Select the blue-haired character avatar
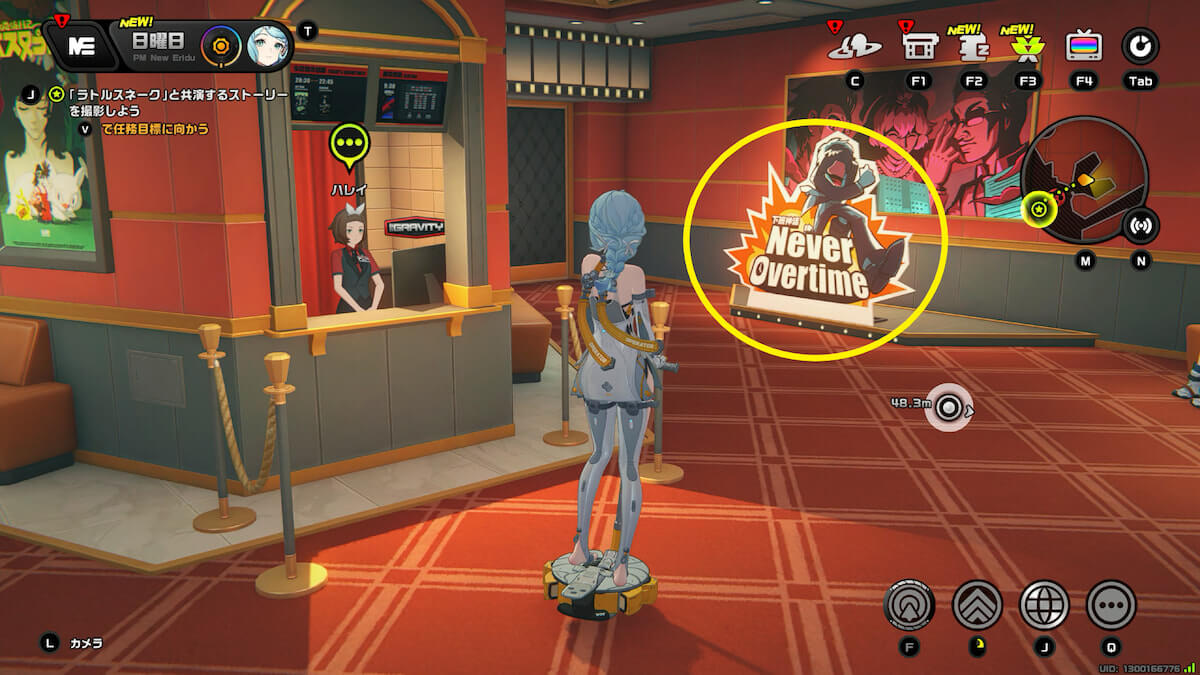Screen dimensions: 1200x675 click(267, 45)
